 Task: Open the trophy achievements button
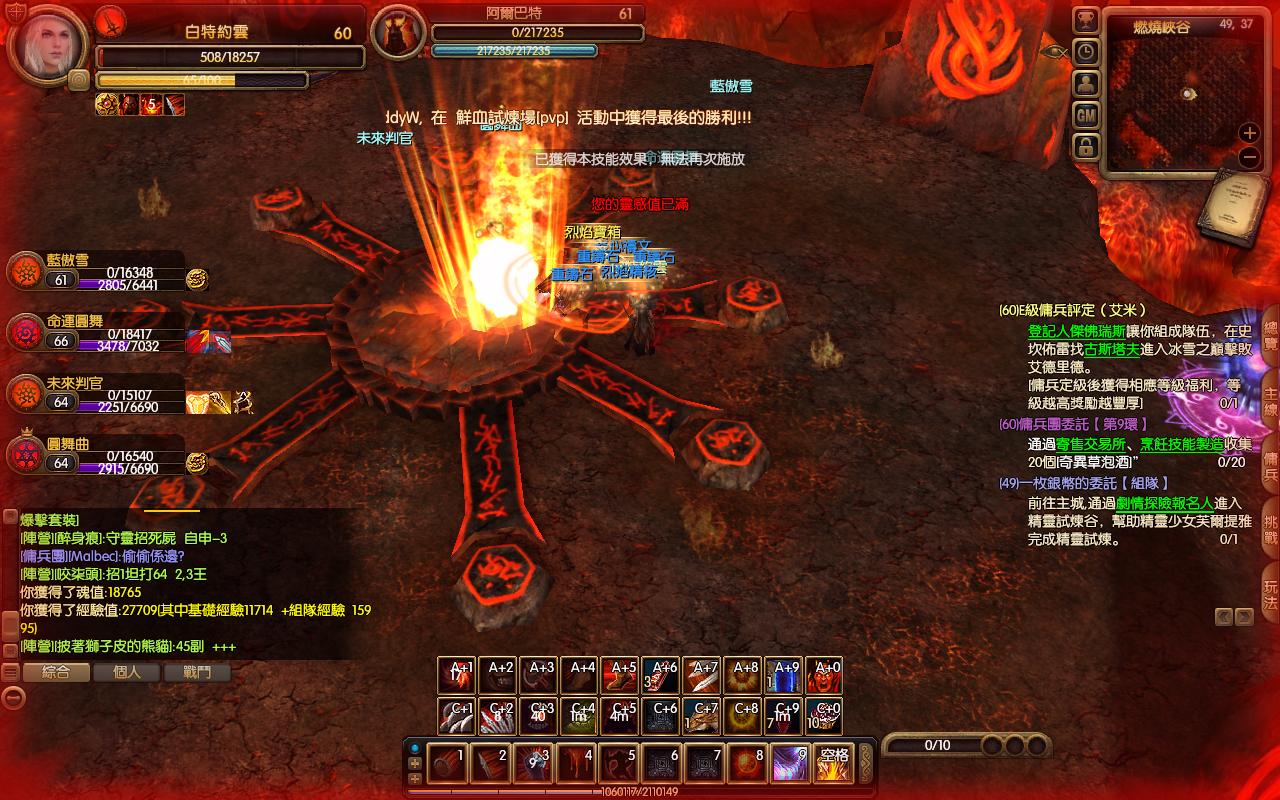coord(1086,21)
